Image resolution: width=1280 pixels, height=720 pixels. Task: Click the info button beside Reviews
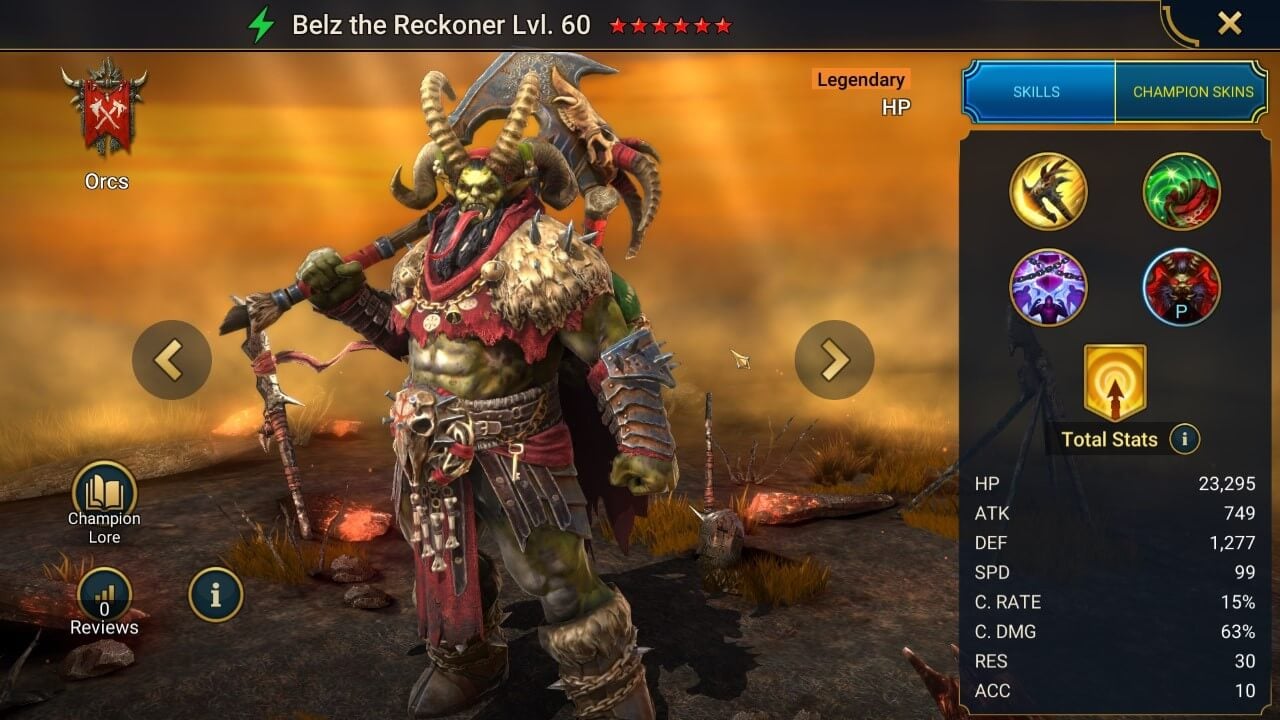point(215,595)
